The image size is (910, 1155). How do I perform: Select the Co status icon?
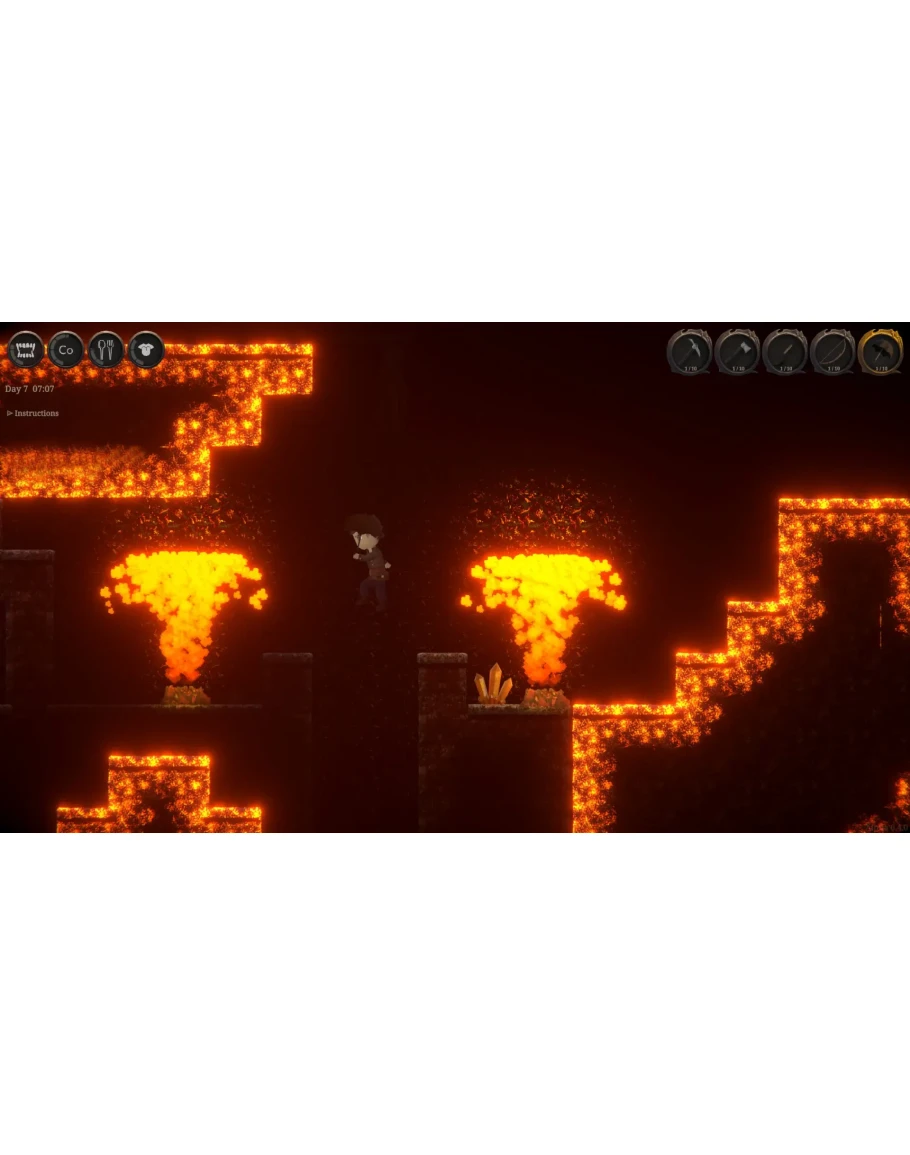pos(66,350)
